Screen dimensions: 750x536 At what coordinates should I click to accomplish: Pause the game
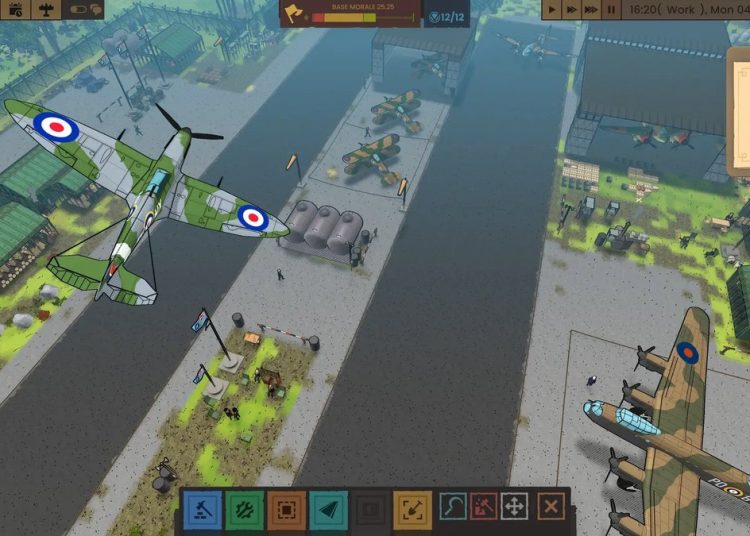point(612,9)
